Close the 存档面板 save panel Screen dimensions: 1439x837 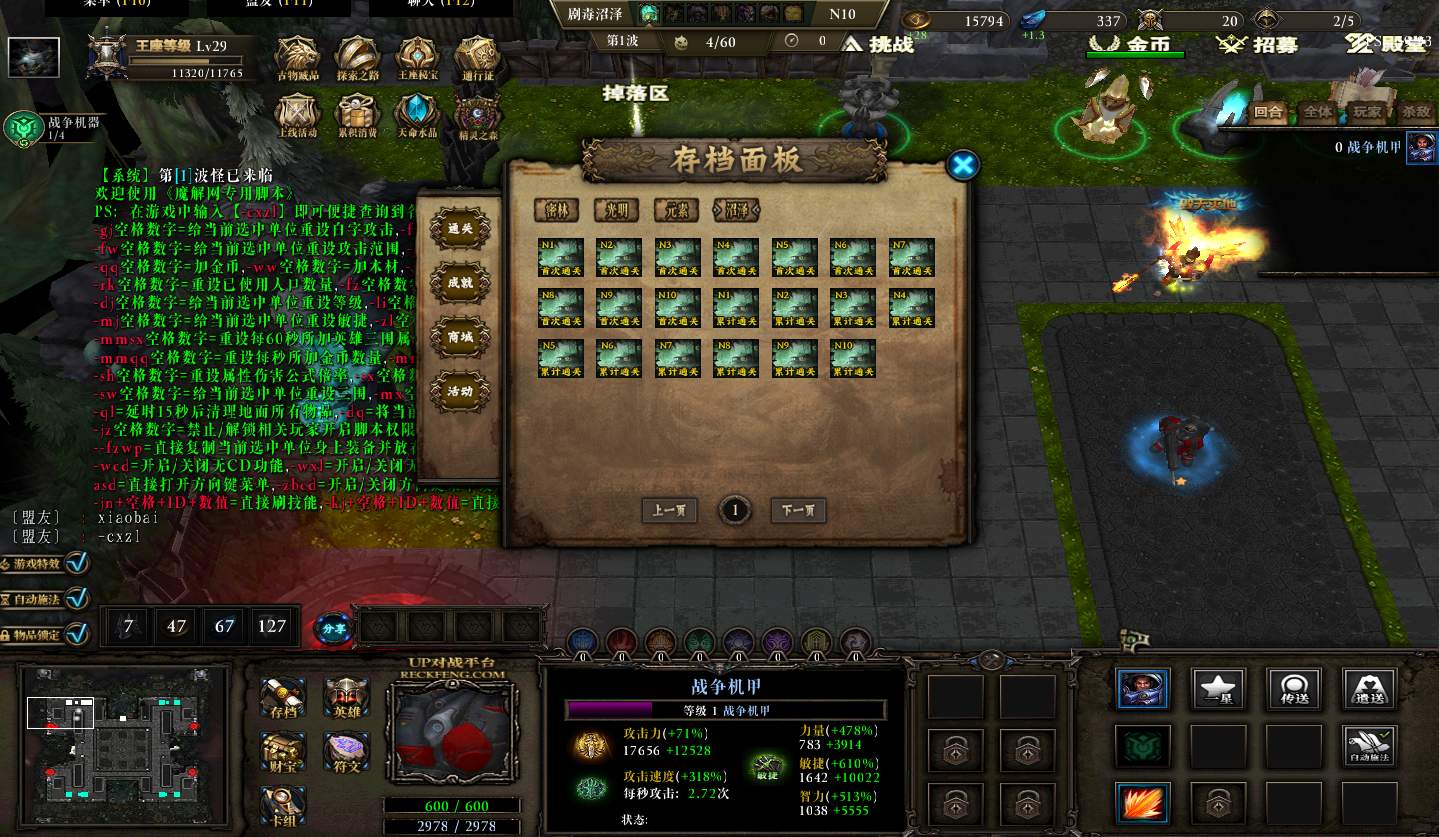pos(962,165)
